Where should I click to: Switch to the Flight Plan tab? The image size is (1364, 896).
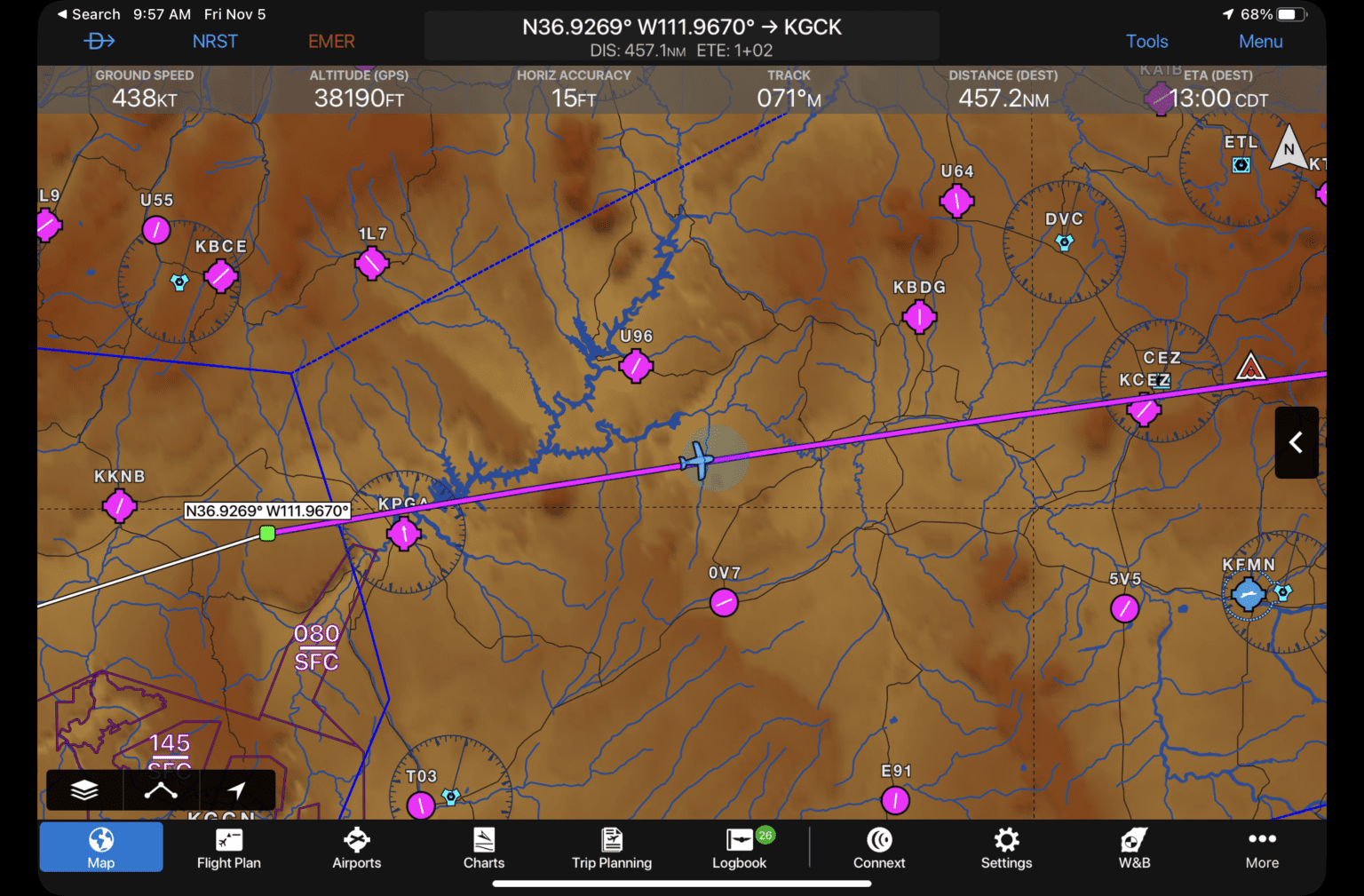pyautogui.click(x=228, y=846)
